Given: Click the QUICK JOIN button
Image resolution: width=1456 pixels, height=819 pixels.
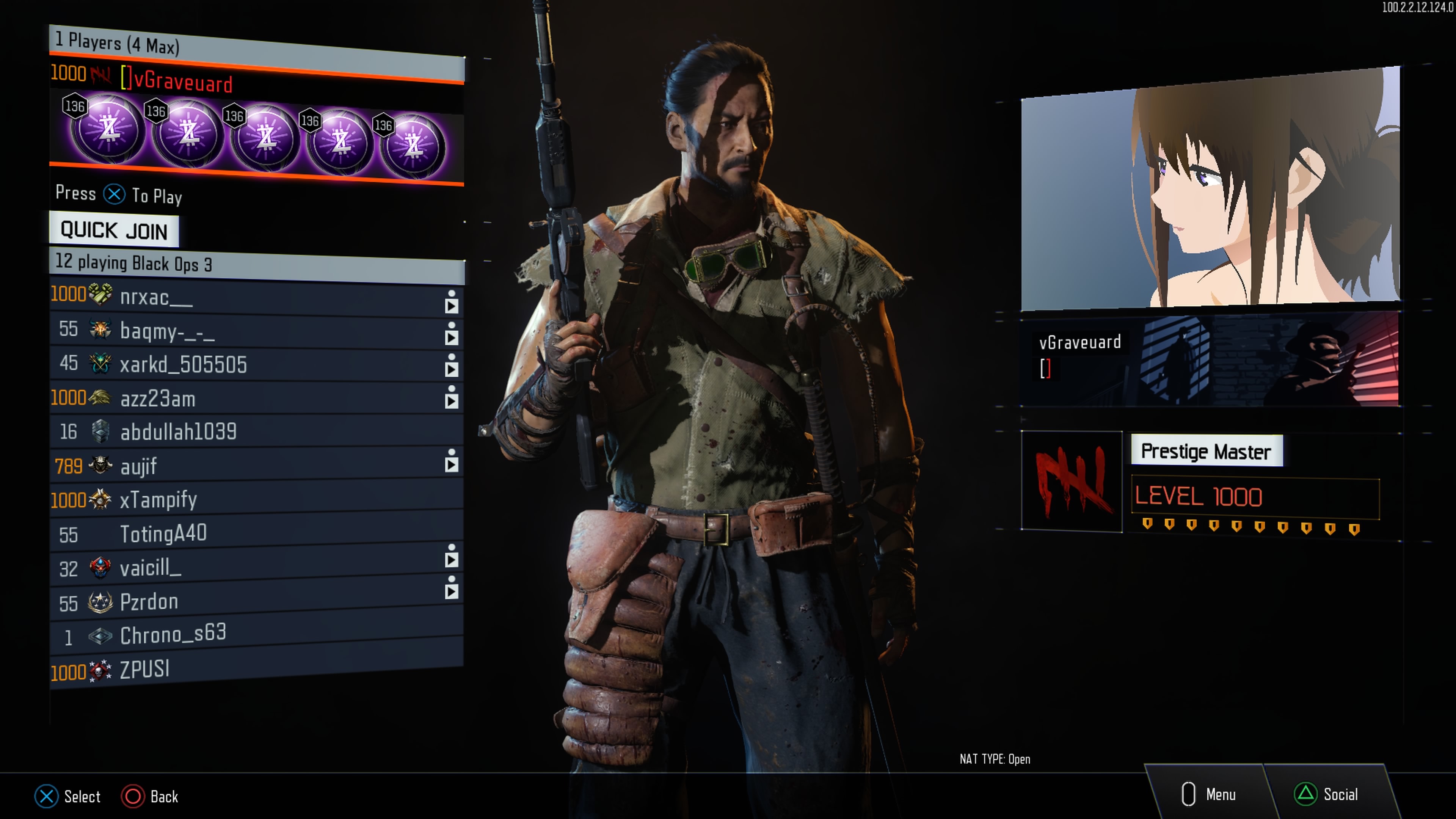Looking at the screenshot, I should click(x=114, y=230).
